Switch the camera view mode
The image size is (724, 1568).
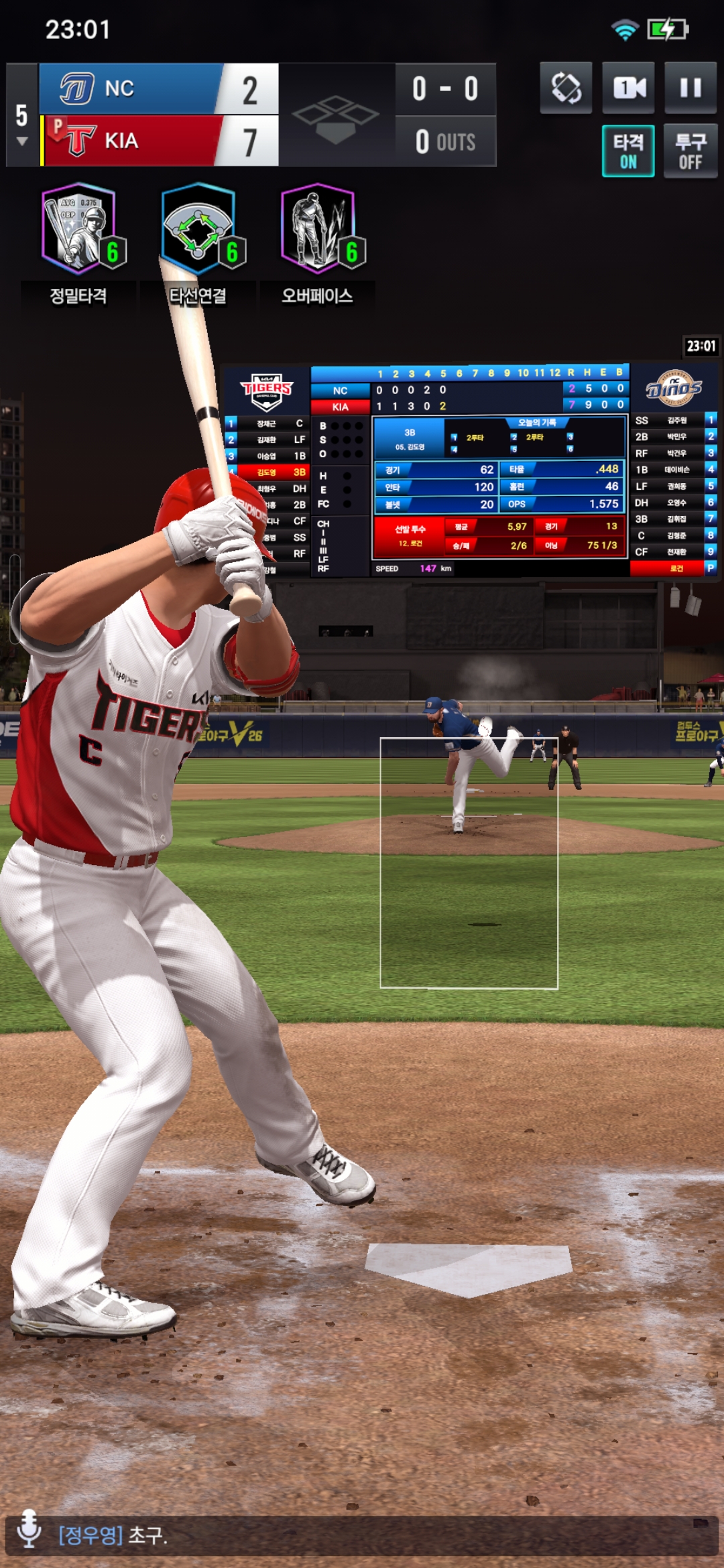(628, 88)
